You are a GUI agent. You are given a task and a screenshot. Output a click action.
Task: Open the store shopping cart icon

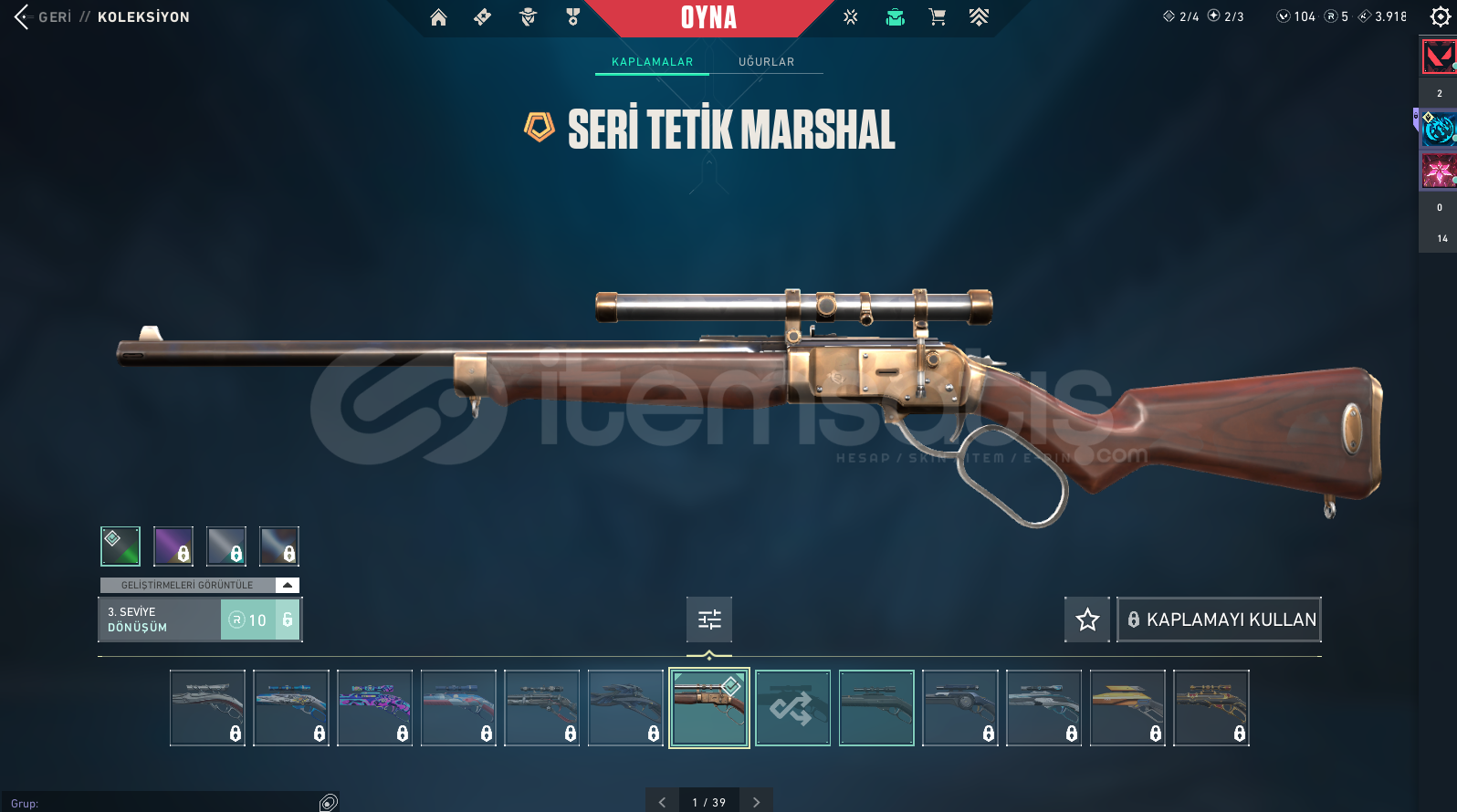(x=937, y=17)
